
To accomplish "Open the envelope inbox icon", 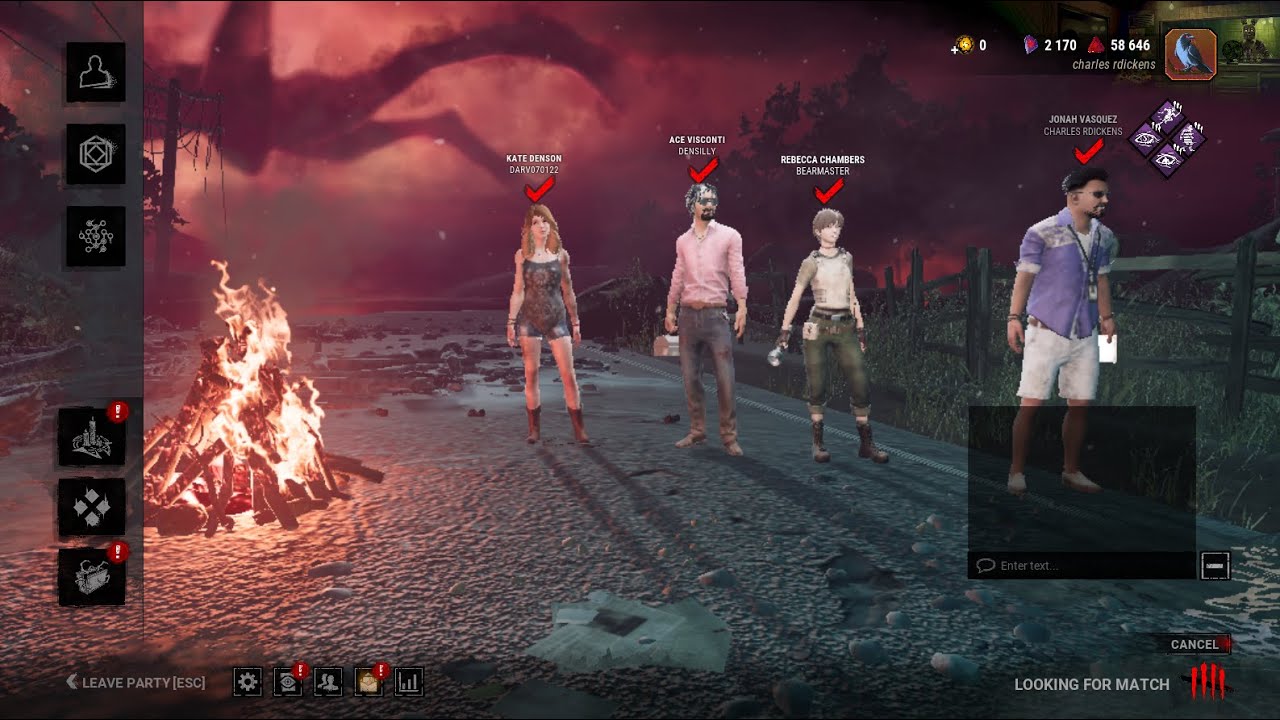I will (x=368, y=682).
